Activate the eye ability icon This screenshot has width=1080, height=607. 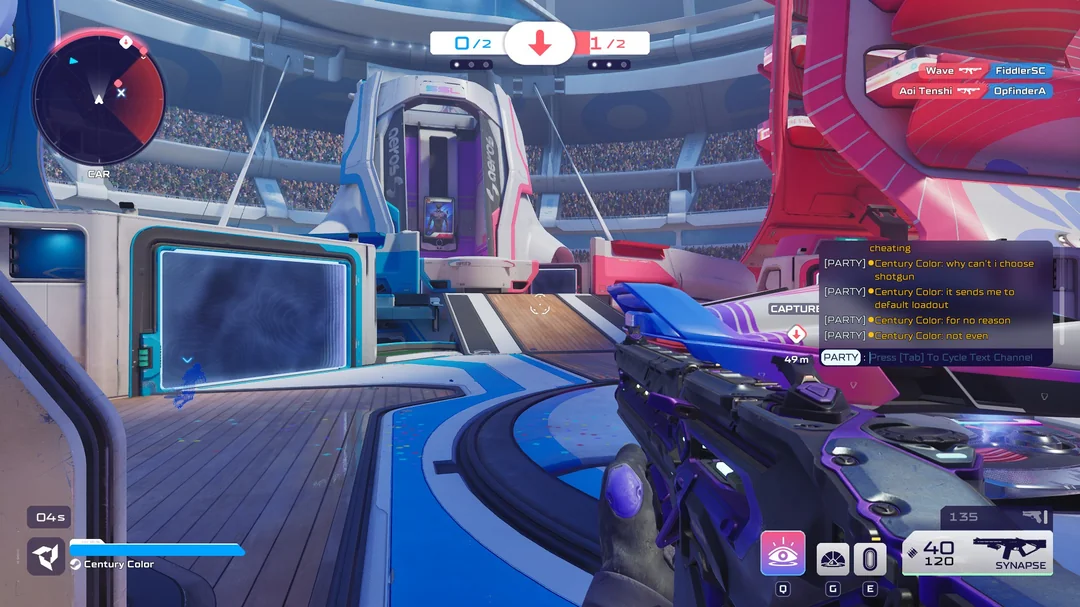[x=783, y=553]
